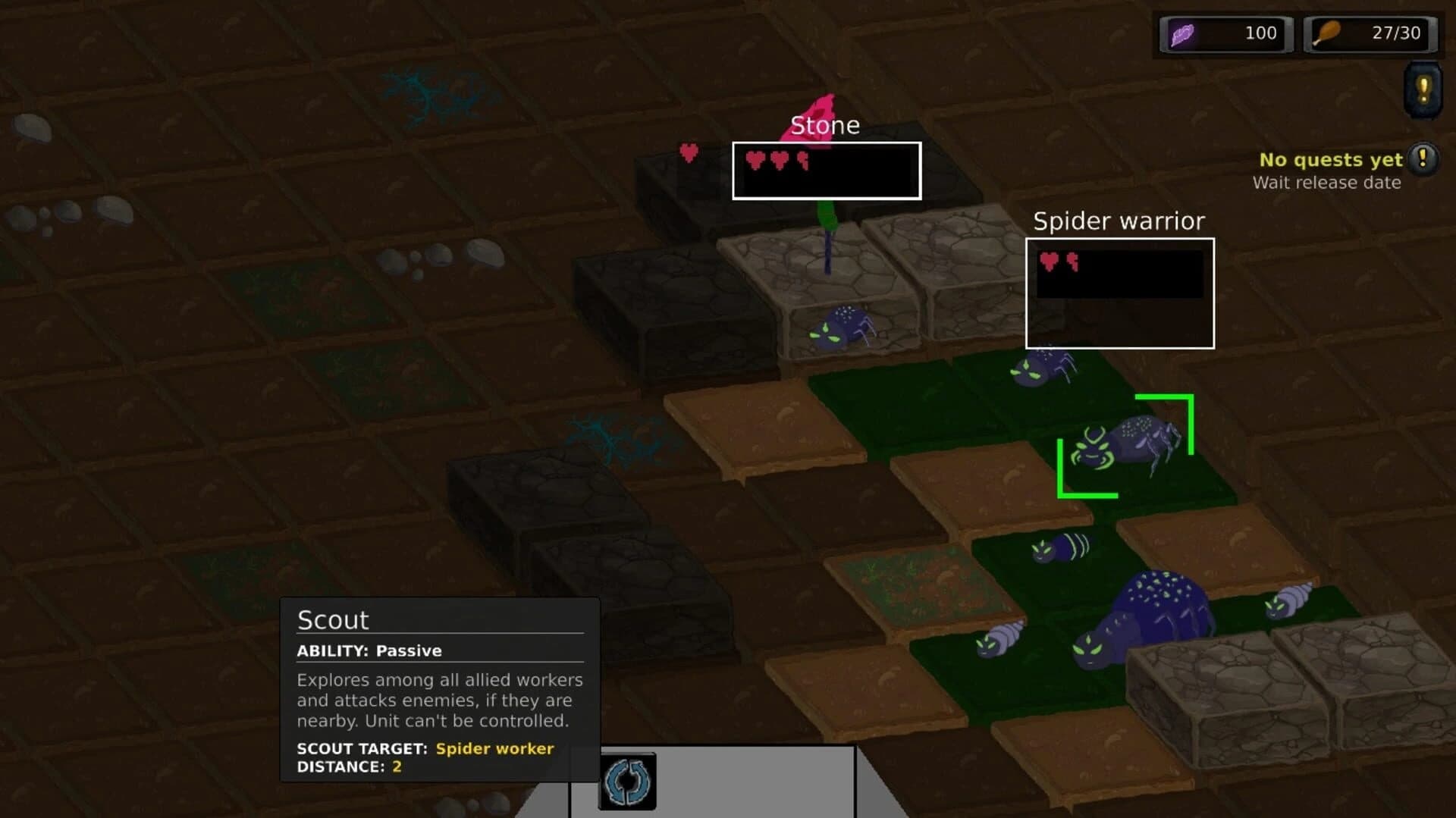Click the half heart in the Stone health bar
The width and height of the screenshot is (1456, 818).
pos(802,161)
